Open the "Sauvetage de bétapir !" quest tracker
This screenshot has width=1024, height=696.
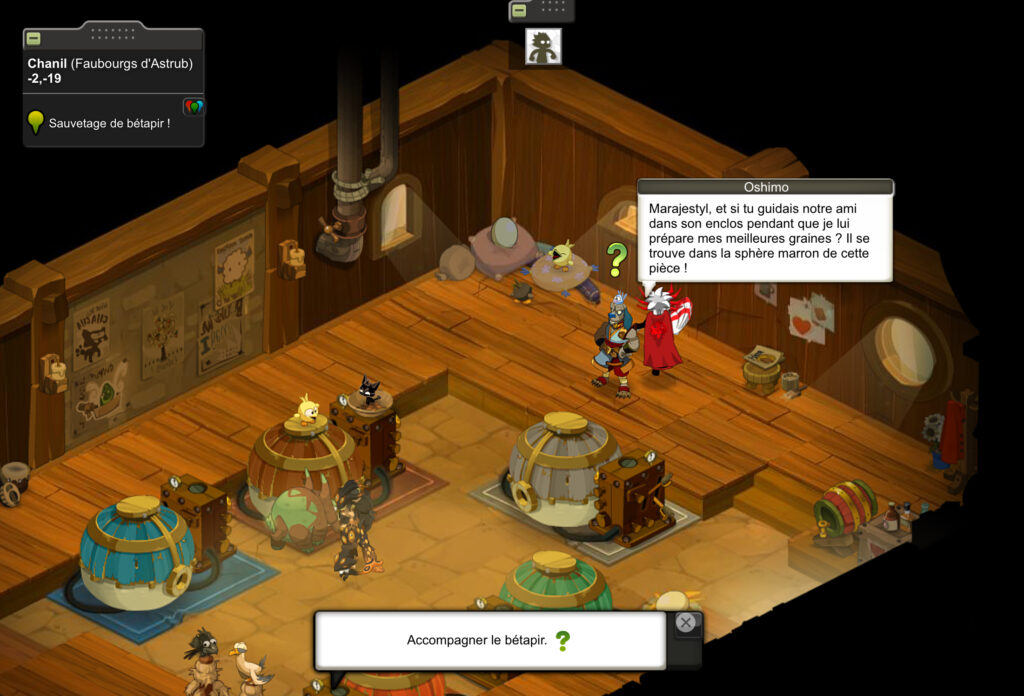[x=109, y=123]
